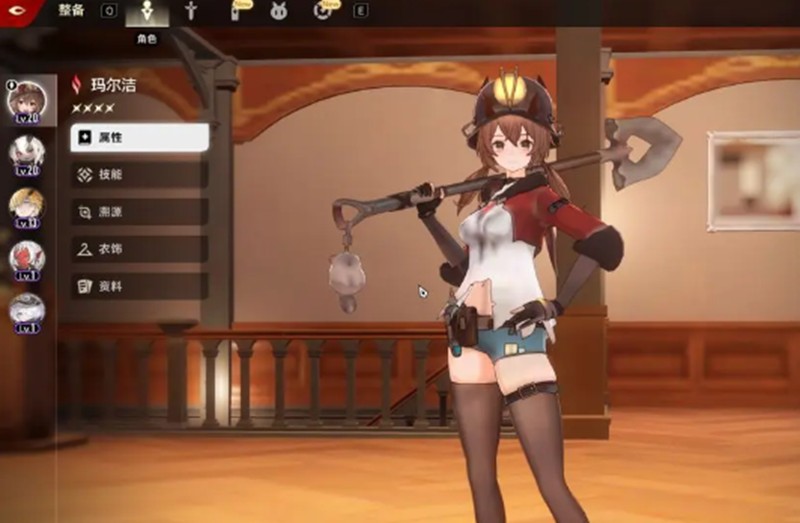Image resolution: width=800 pixels, height=523 pixels.
Task: Choose the white-haired Lv20 character portrait
Action: (x=27, y=152)
